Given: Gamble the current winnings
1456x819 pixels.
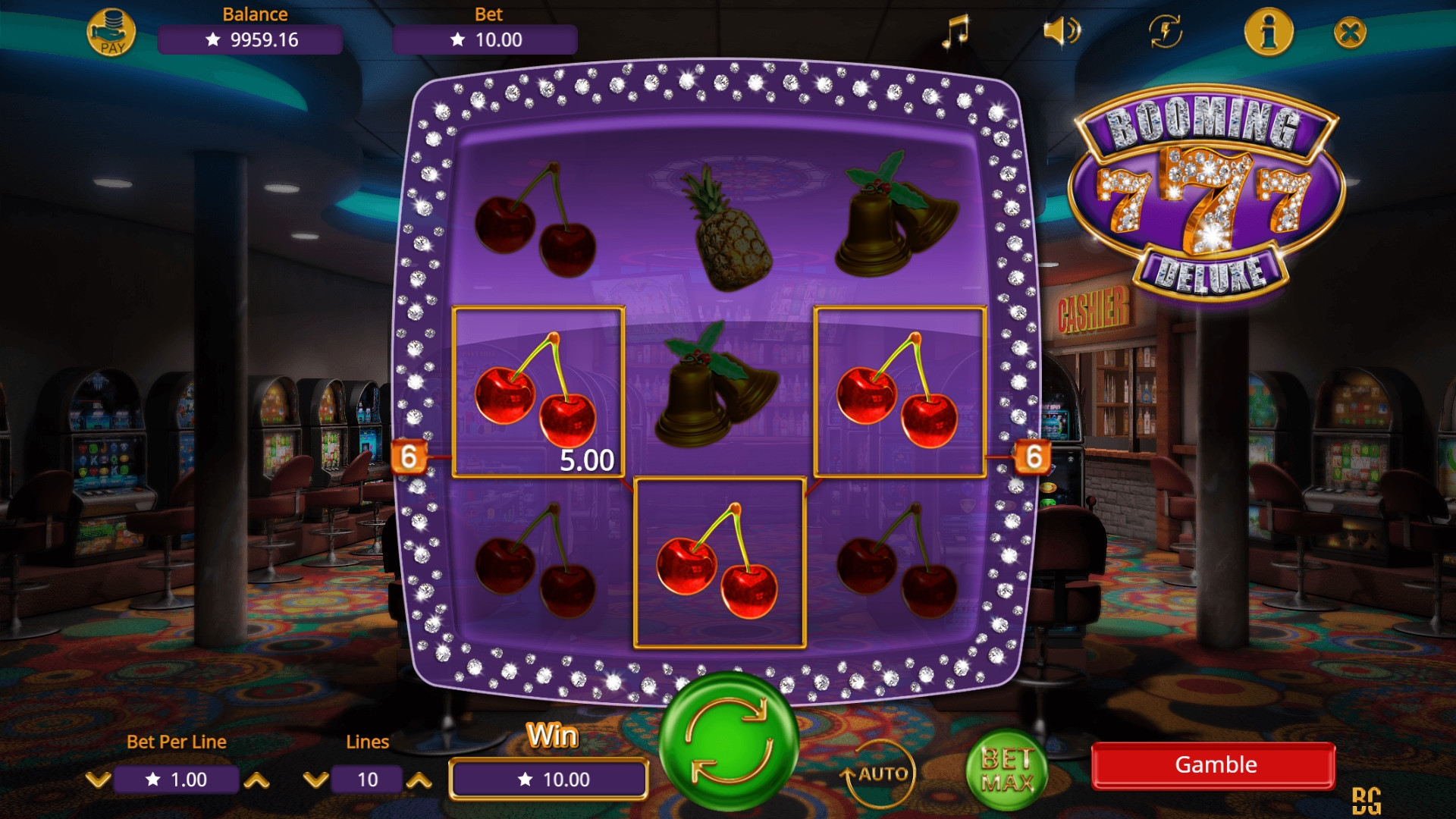Looking at the screenshot, I should (1213, 765).
